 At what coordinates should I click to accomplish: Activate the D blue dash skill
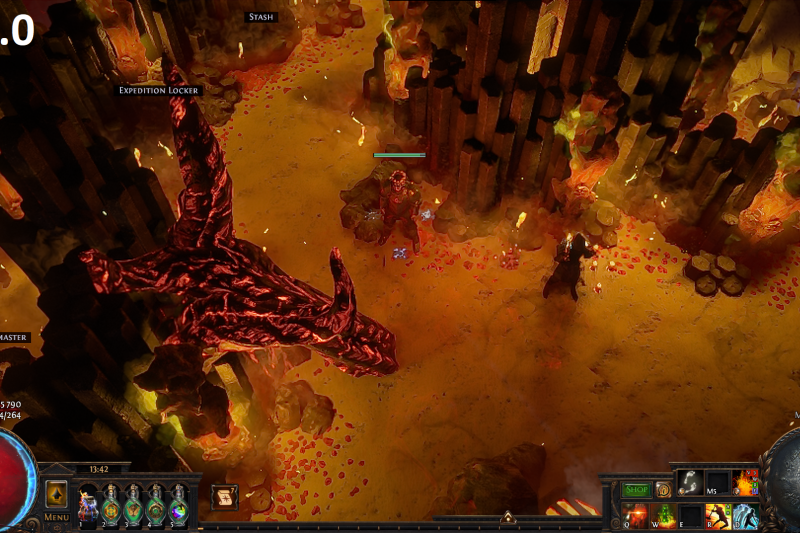tap(745, 515)
